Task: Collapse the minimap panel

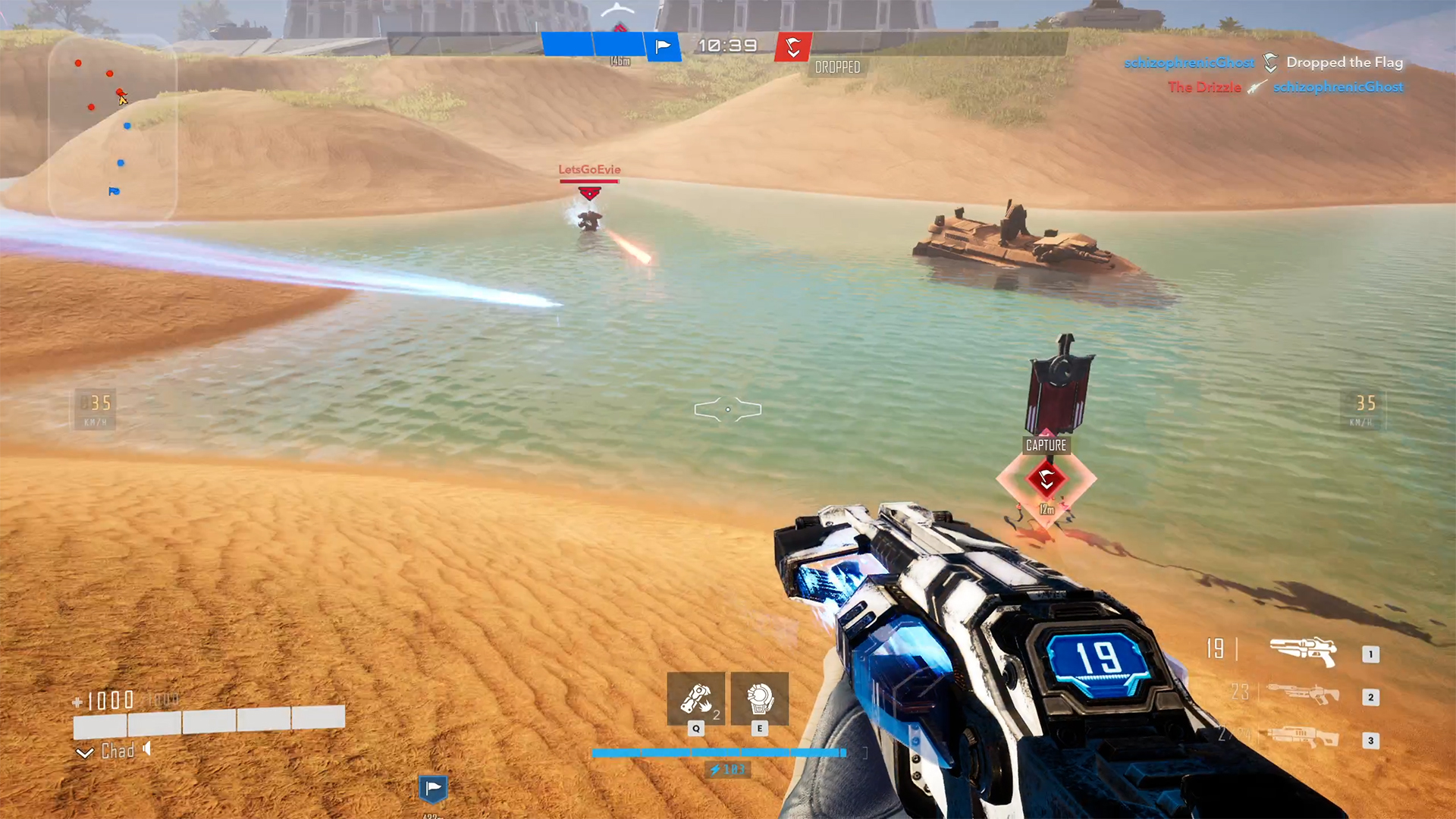Action: 112,127
